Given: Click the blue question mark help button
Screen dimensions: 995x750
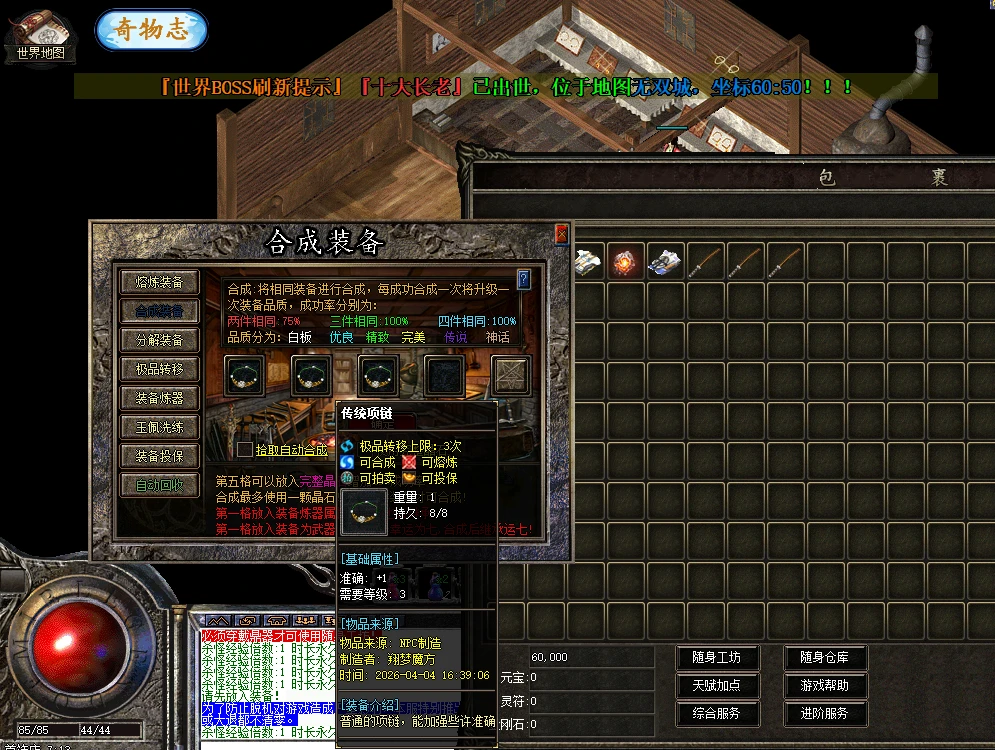Looking at the screenshot, I should [x=523, y=279].
